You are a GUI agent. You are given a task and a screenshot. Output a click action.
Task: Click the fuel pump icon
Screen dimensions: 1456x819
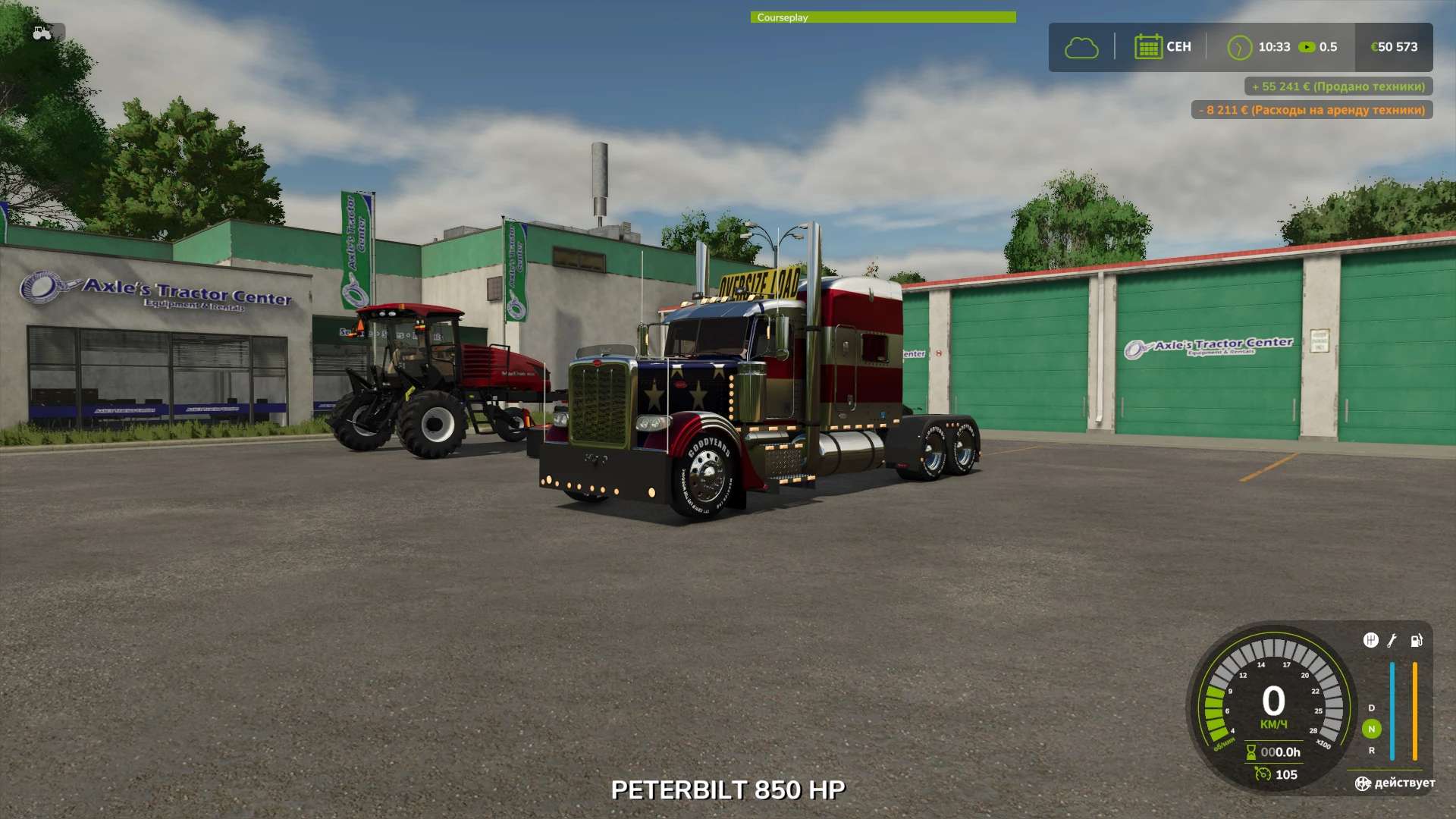1416,641
